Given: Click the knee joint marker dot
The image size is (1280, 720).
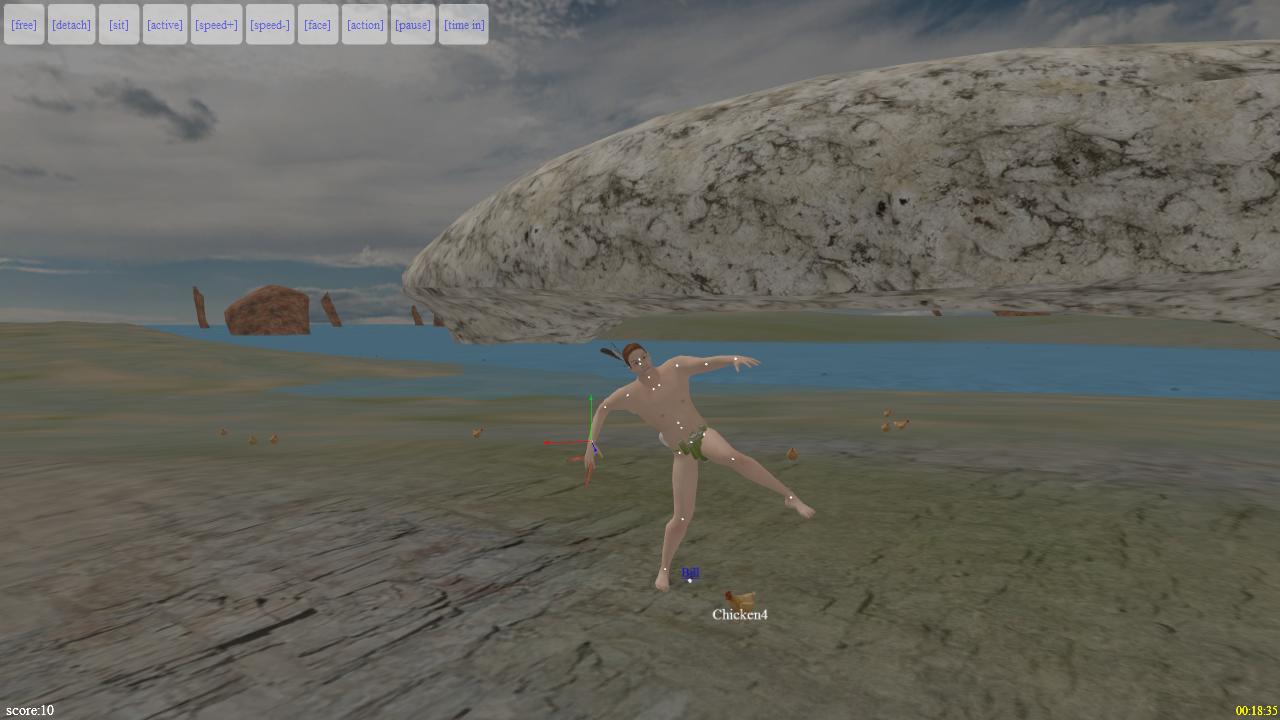Looking at the screenshot, I should tap(682, 519).
